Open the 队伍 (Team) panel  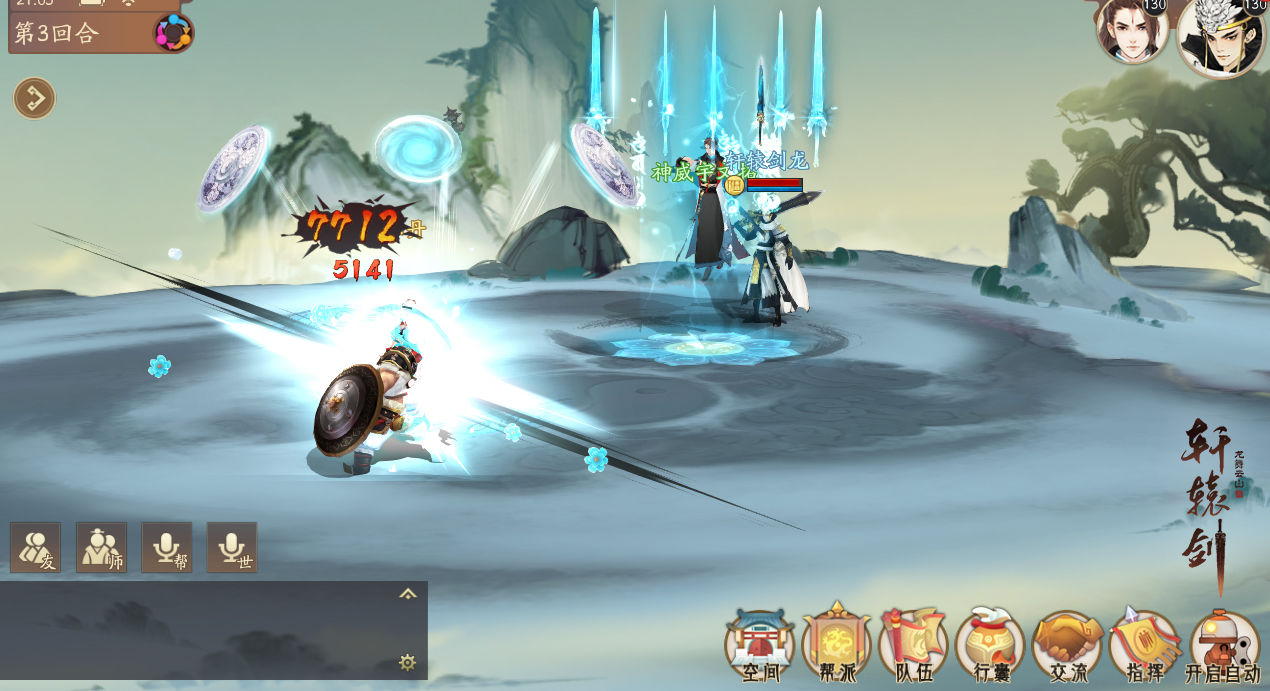coord(913,645)
